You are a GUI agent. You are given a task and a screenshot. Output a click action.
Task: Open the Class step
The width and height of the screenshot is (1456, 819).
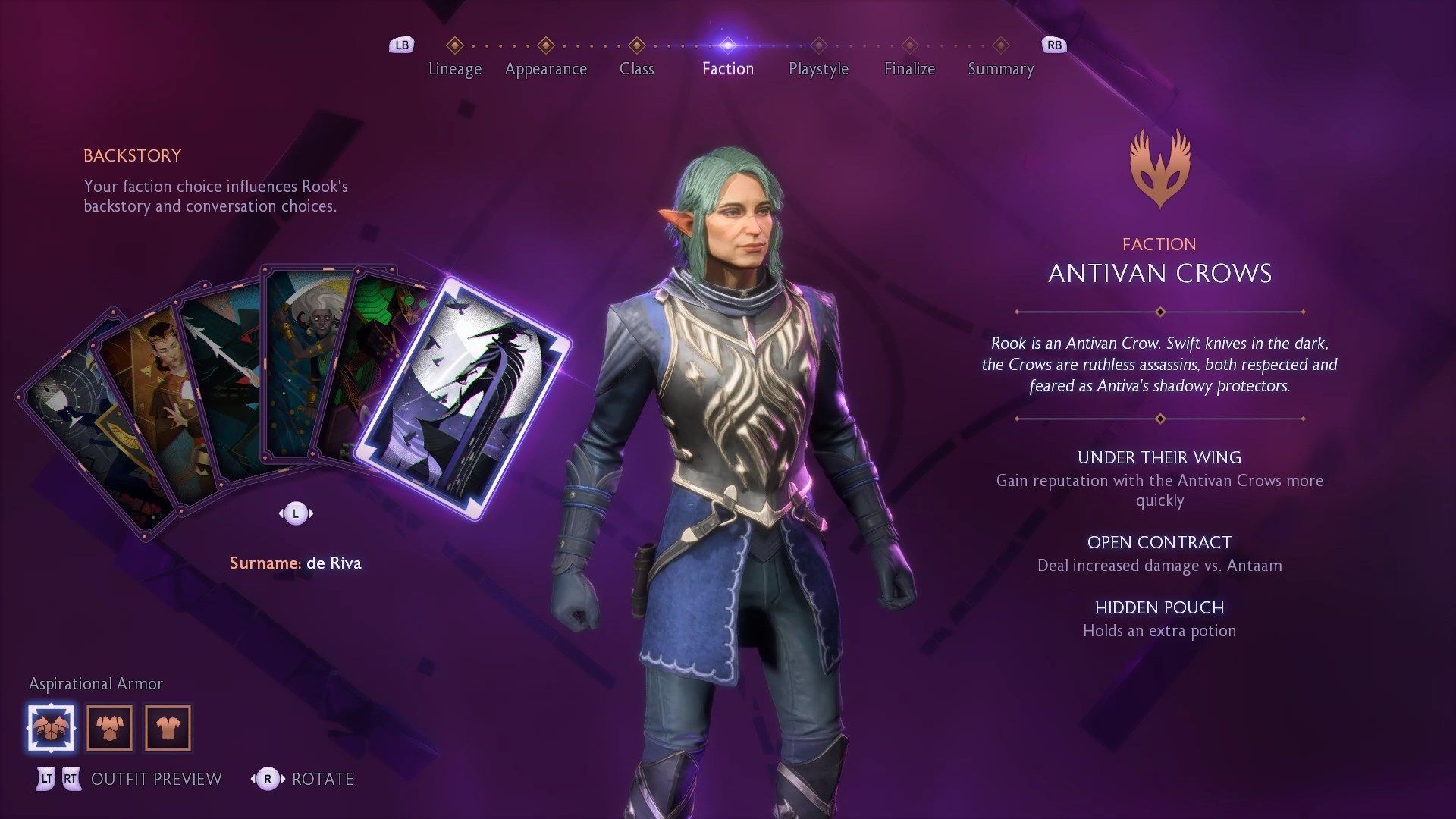tap(636, 68)
